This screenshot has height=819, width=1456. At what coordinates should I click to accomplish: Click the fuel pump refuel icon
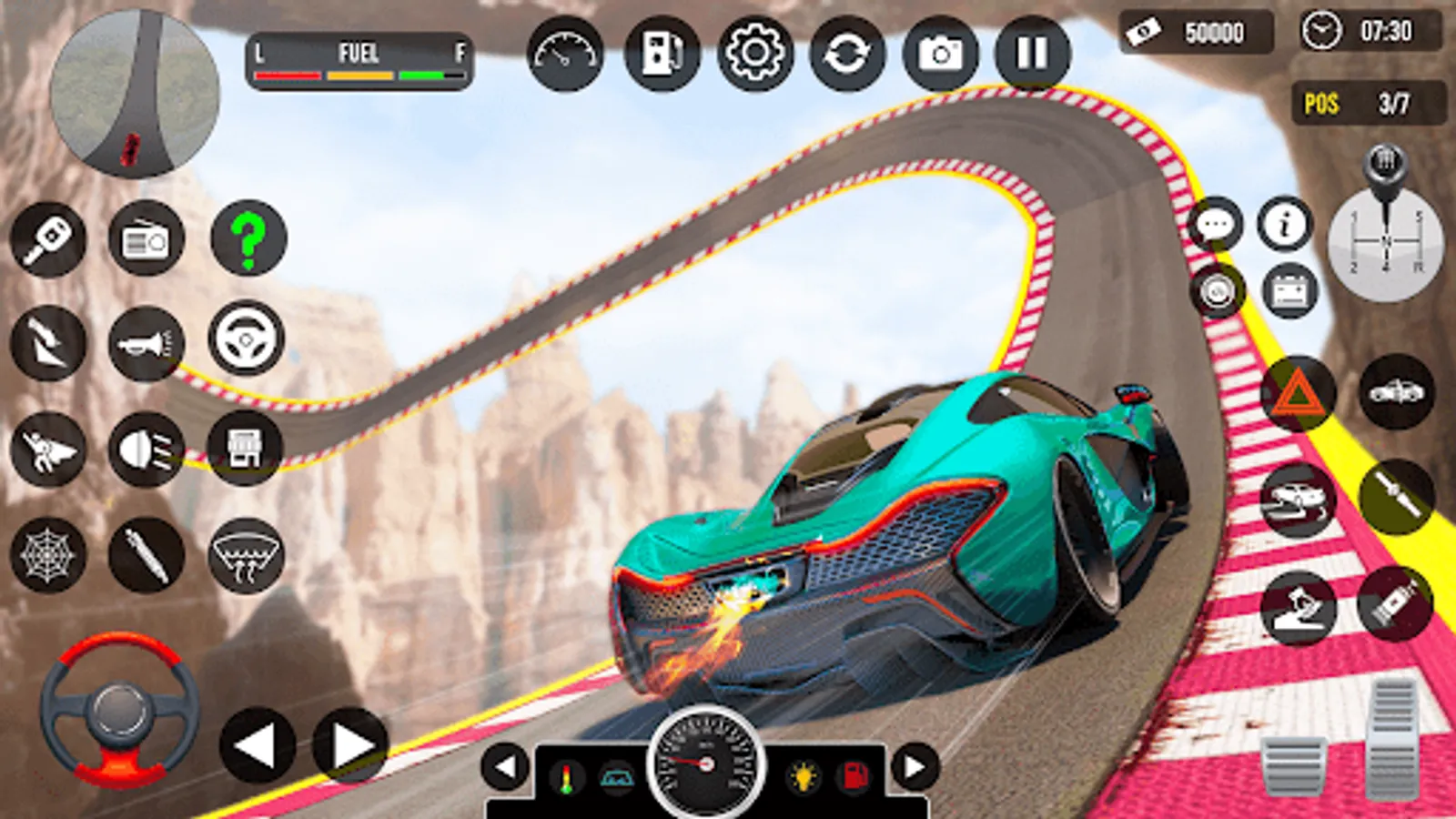tap(662, 55)
